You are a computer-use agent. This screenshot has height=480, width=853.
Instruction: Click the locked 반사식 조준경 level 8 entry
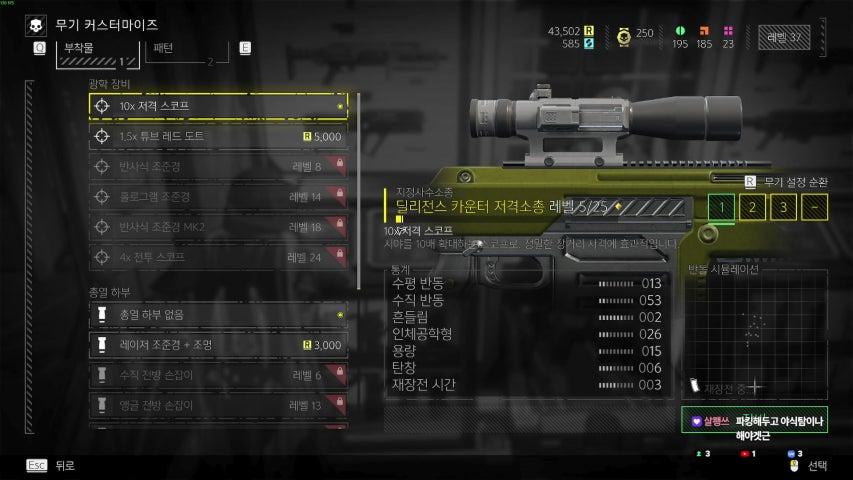tap(218, 166)
